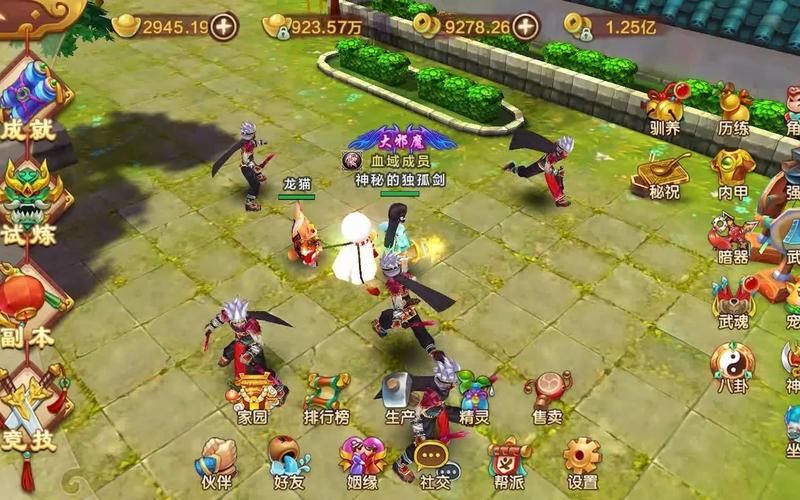Open the 伙伴 companions icon
This screenshot has width=800, height=500.
point(214,462)
